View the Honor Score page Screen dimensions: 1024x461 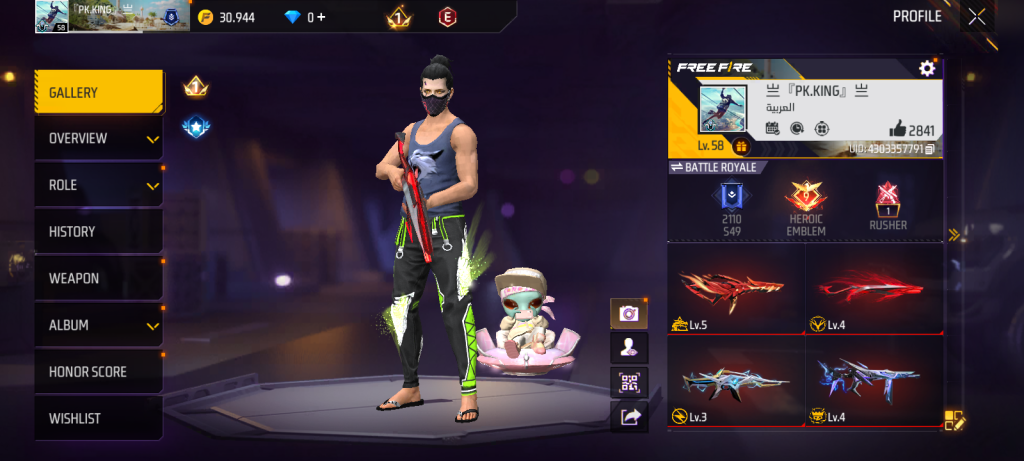point(98,372)
